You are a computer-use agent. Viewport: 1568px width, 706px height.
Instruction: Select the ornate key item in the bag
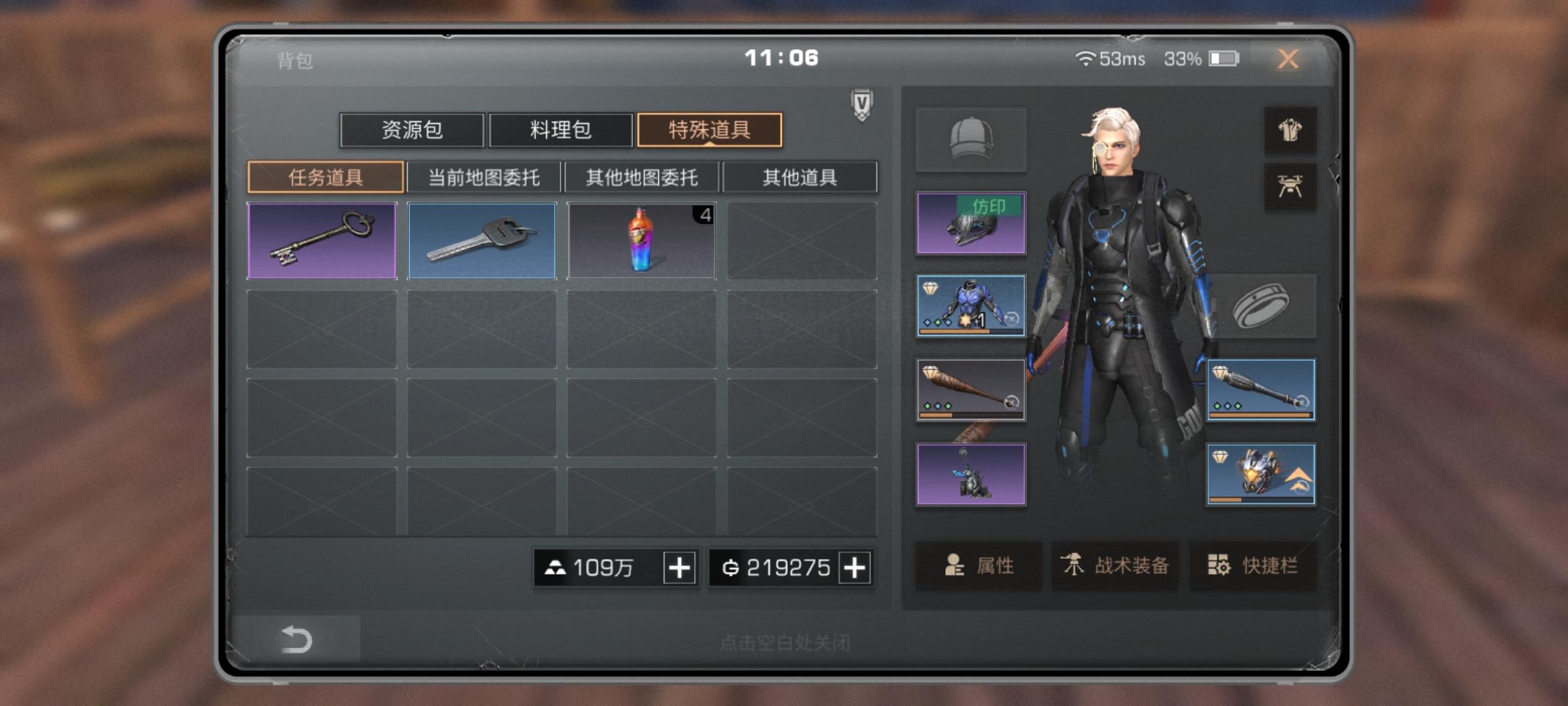[323, 241]
